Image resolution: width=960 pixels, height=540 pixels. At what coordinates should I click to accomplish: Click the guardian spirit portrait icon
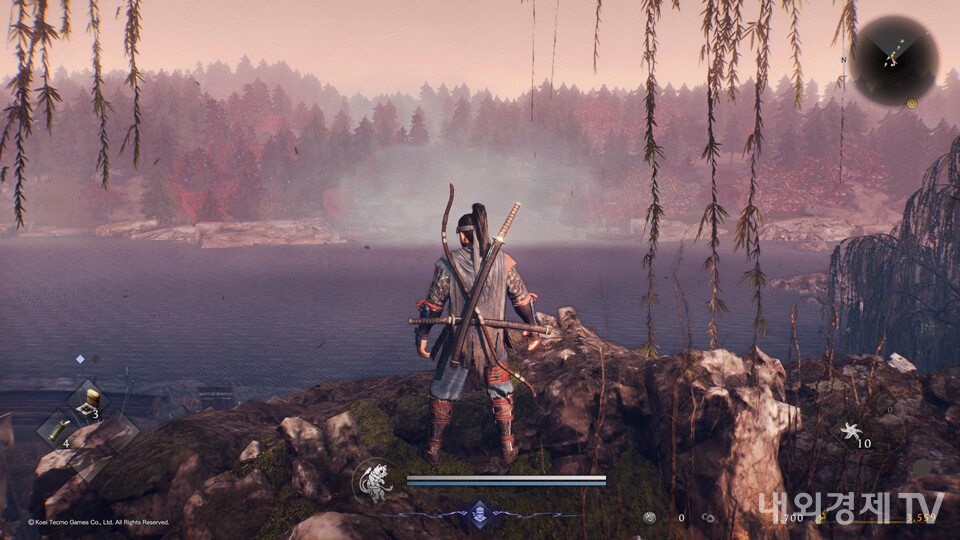(x=373, y=481)
